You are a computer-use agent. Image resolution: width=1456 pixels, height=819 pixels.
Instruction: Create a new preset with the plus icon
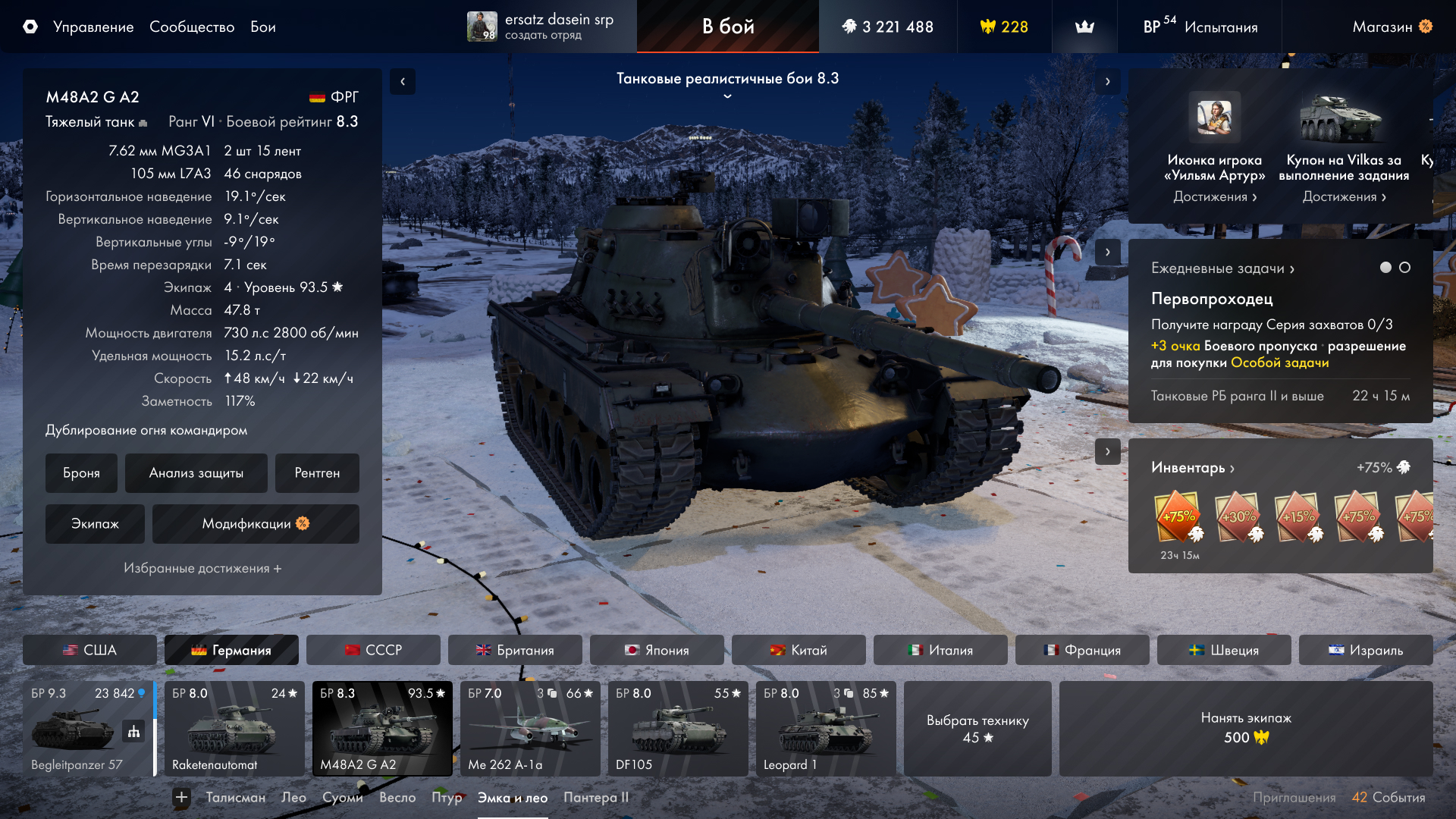coord(180,797)
